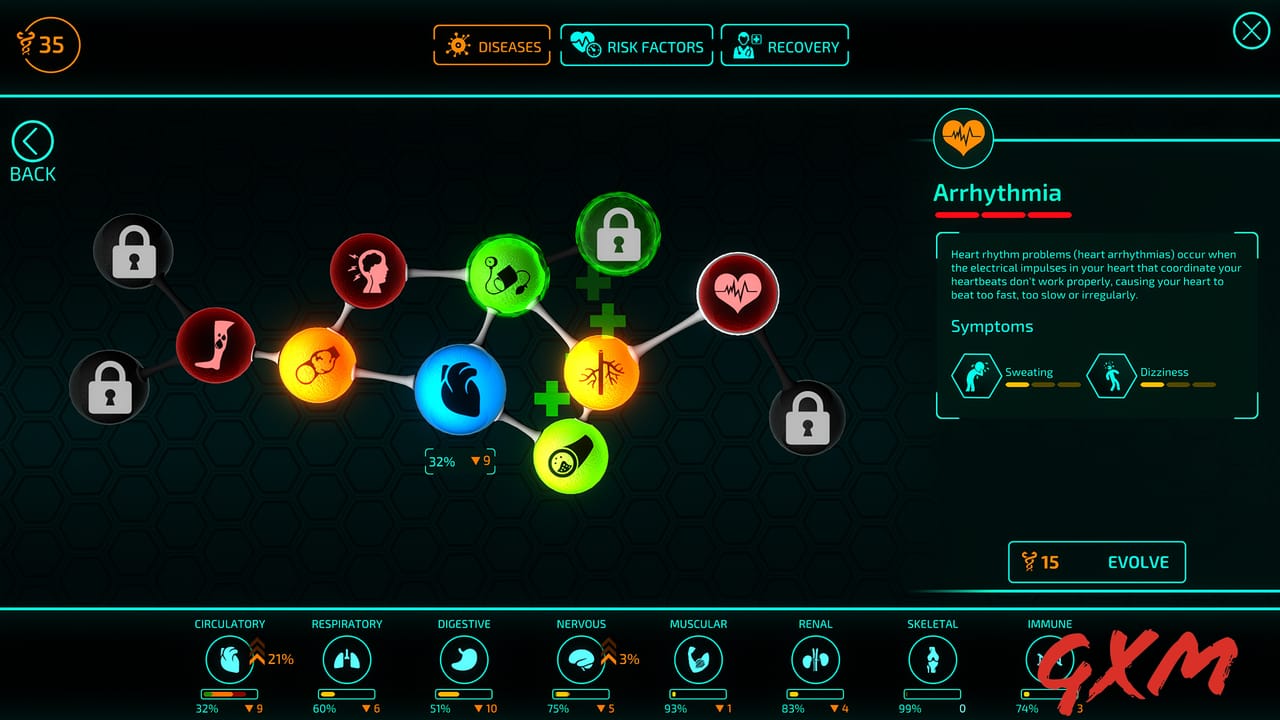Select the Dizziness symptom hexagon

[x=1111, y=377]
